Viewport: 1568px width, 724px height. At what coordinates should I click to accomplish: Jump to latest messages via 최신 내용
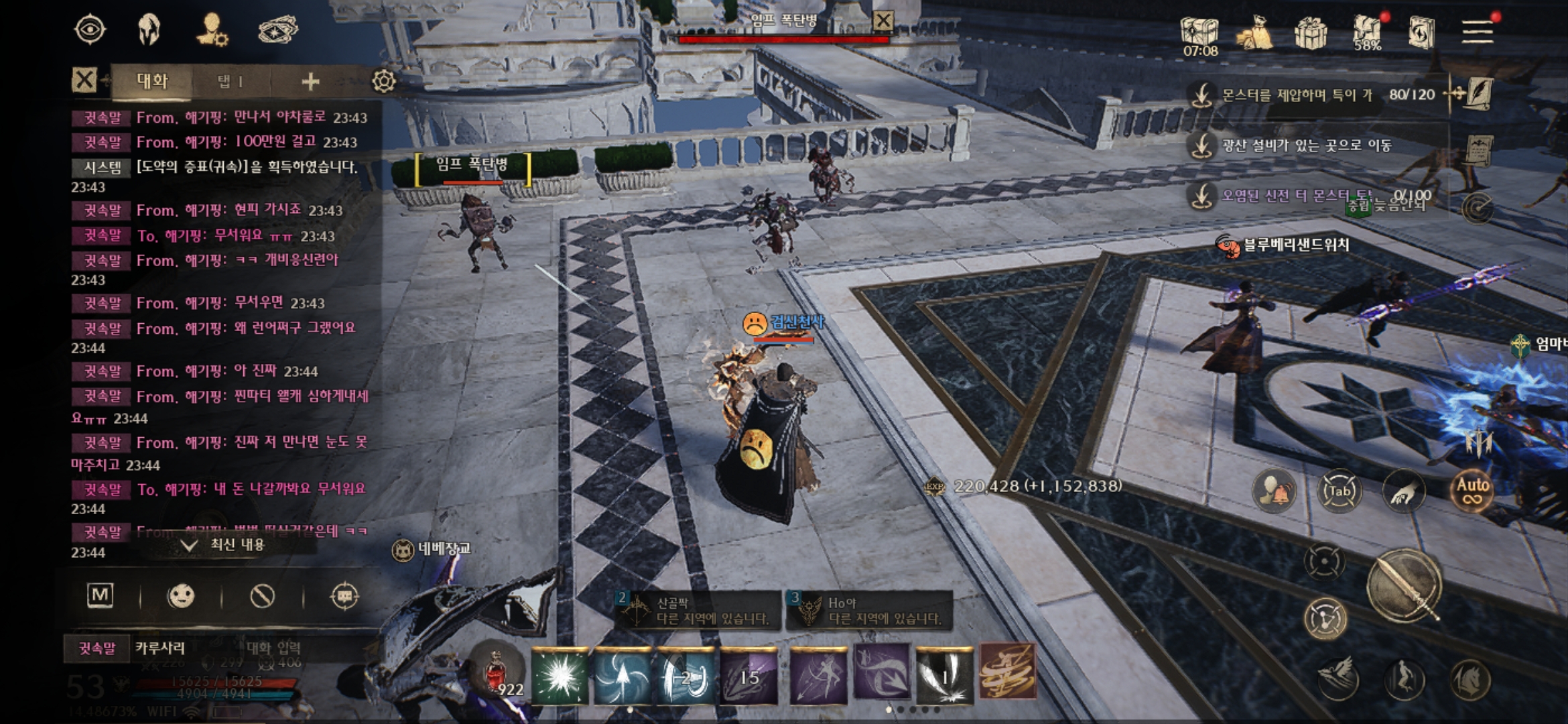pyautogui.click(x=228, y=544)
